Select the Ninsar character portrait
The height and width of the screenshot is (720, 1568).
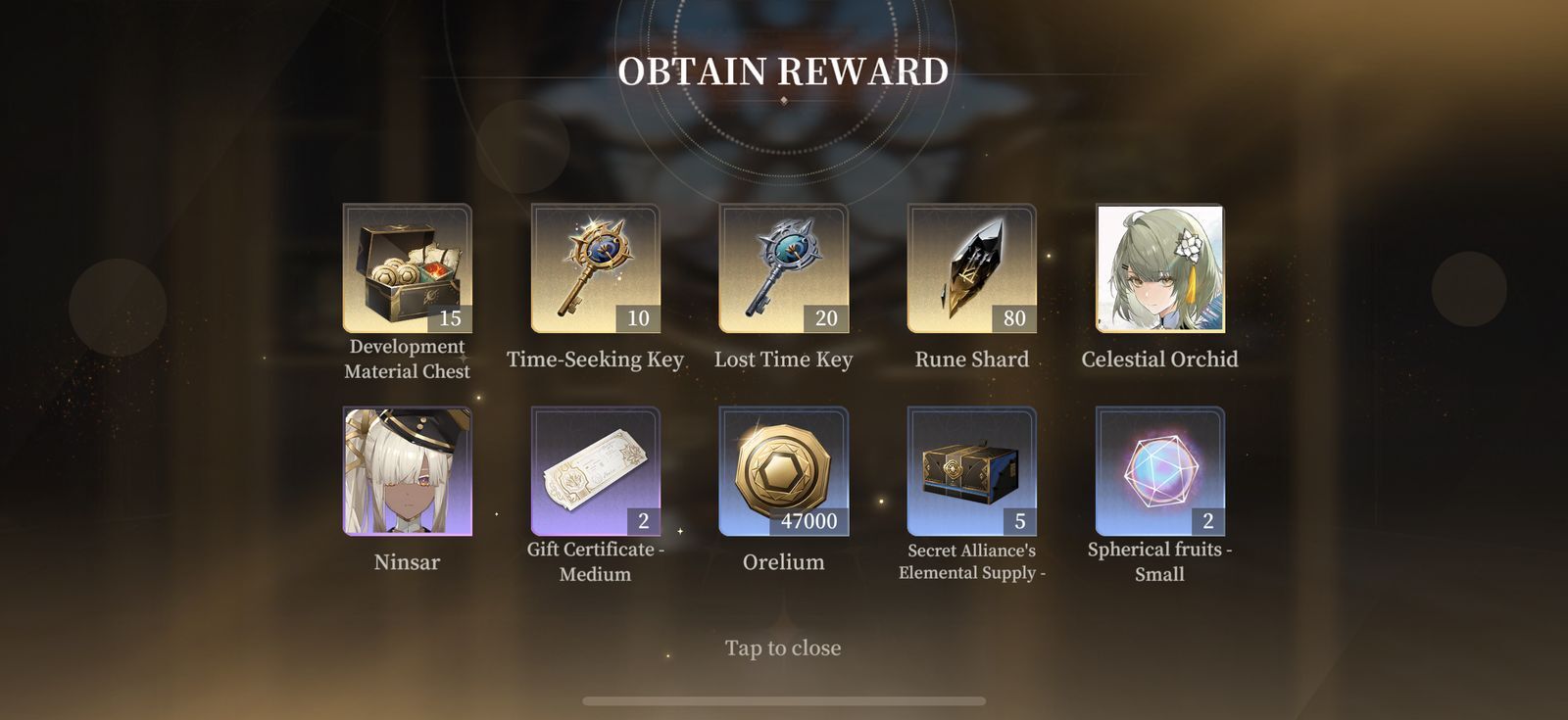[x=407, y=471]
